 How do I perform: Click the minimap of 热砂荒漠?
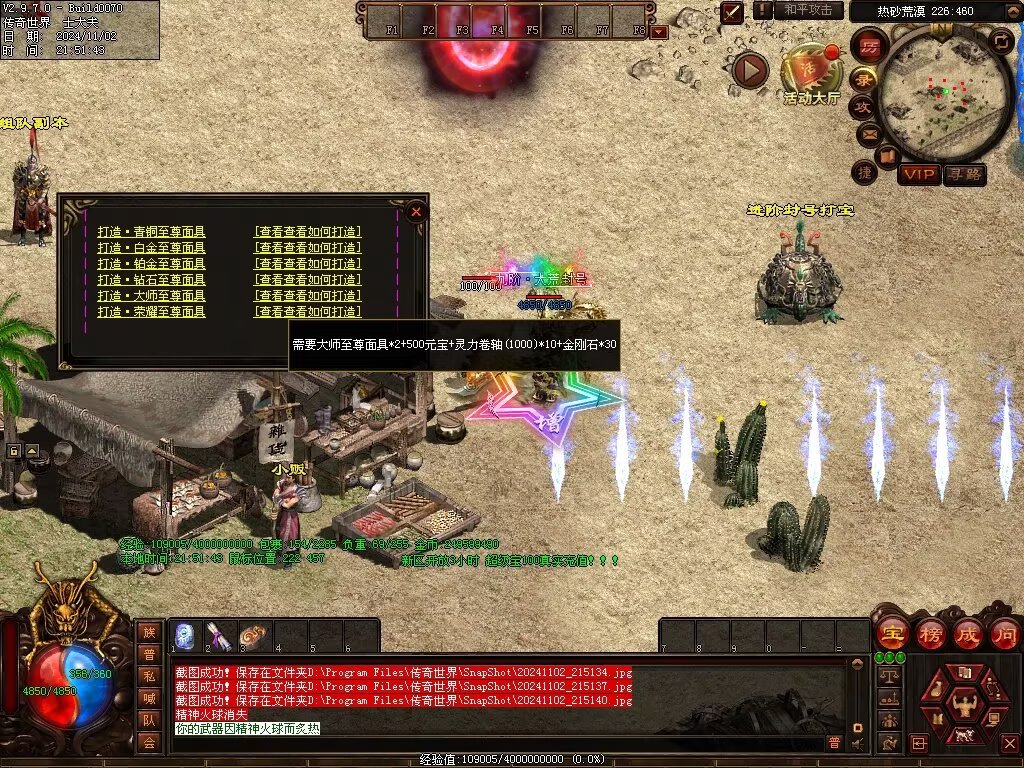pos(943,96)
